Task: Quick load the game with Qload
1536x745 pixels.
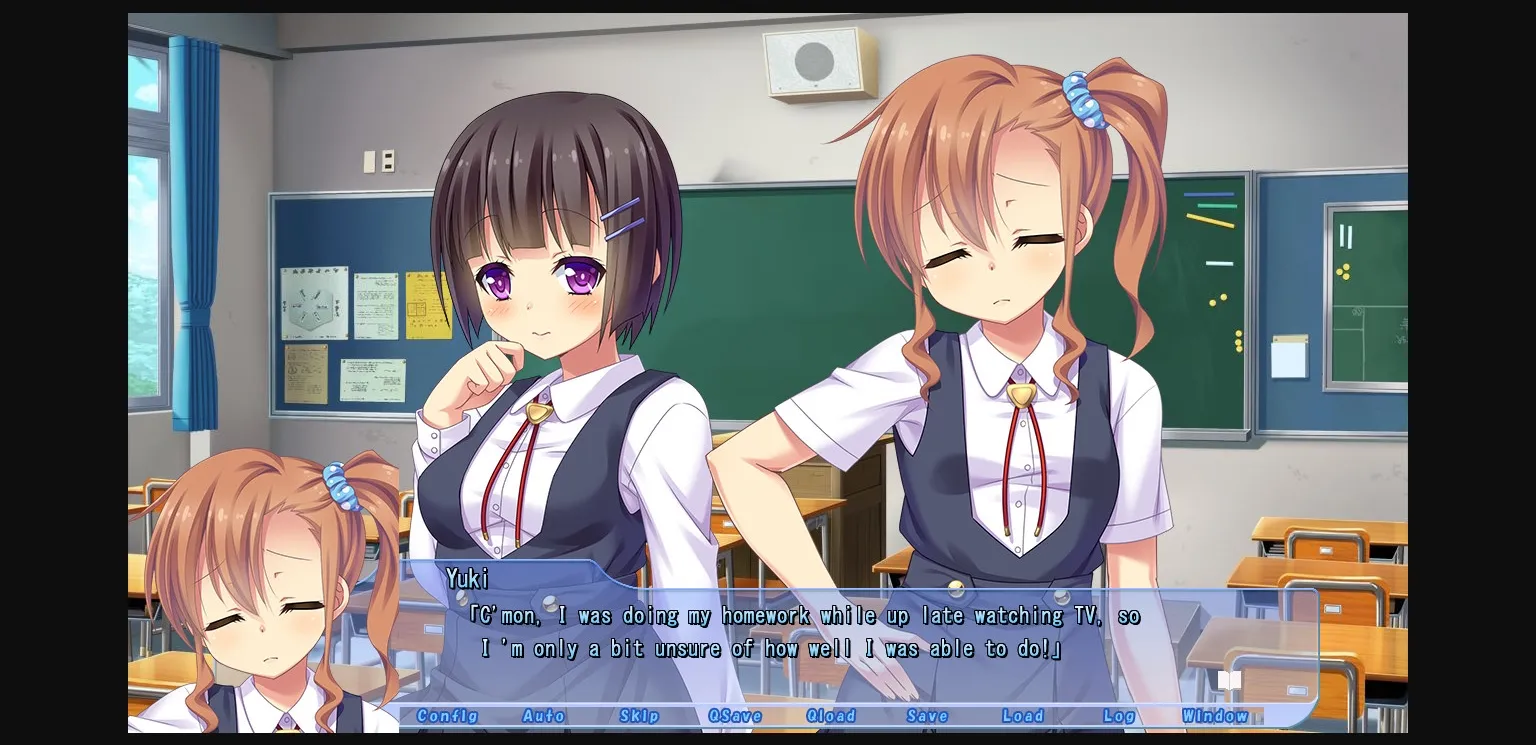Action: (831, 716)
